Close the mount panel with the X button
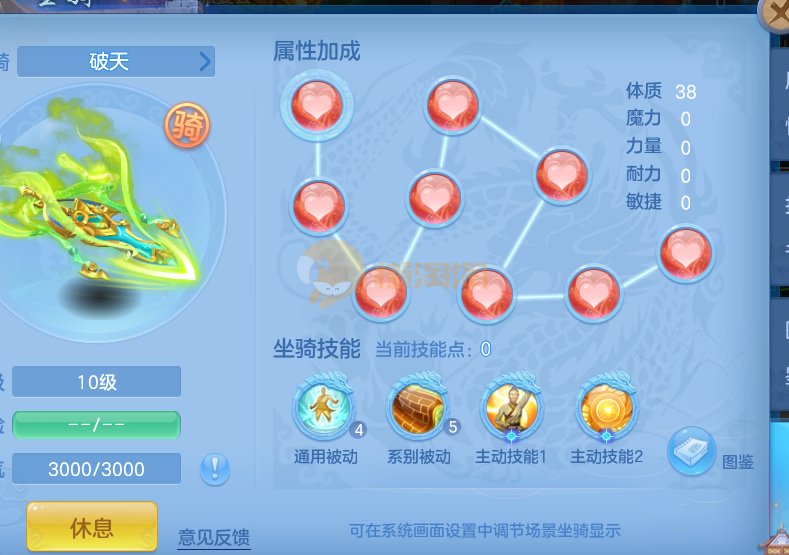789x555 pixels. 776,14
